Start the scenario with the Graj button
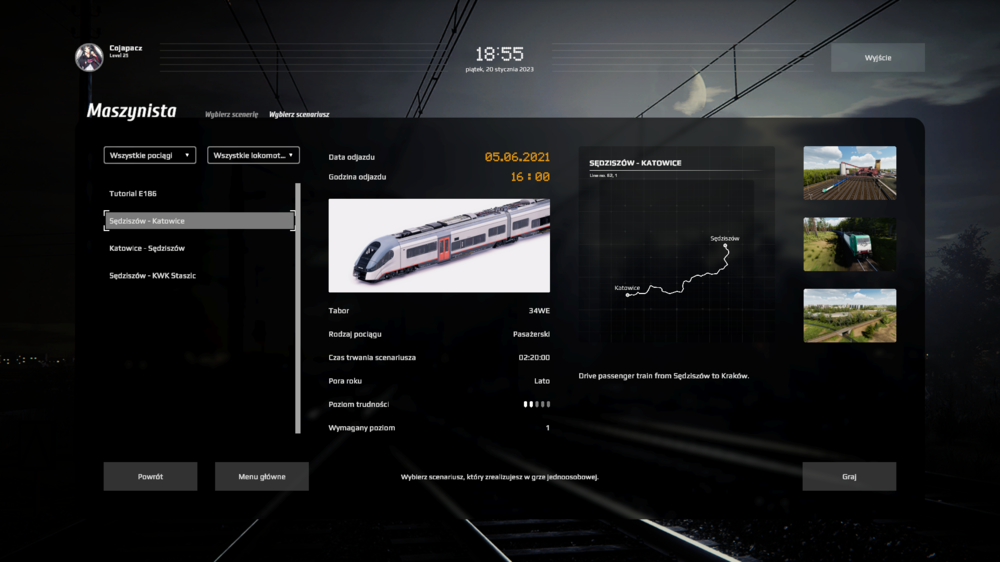Image resolution: width=1000 pixels, height=562 pixels. tap(849, 476)
